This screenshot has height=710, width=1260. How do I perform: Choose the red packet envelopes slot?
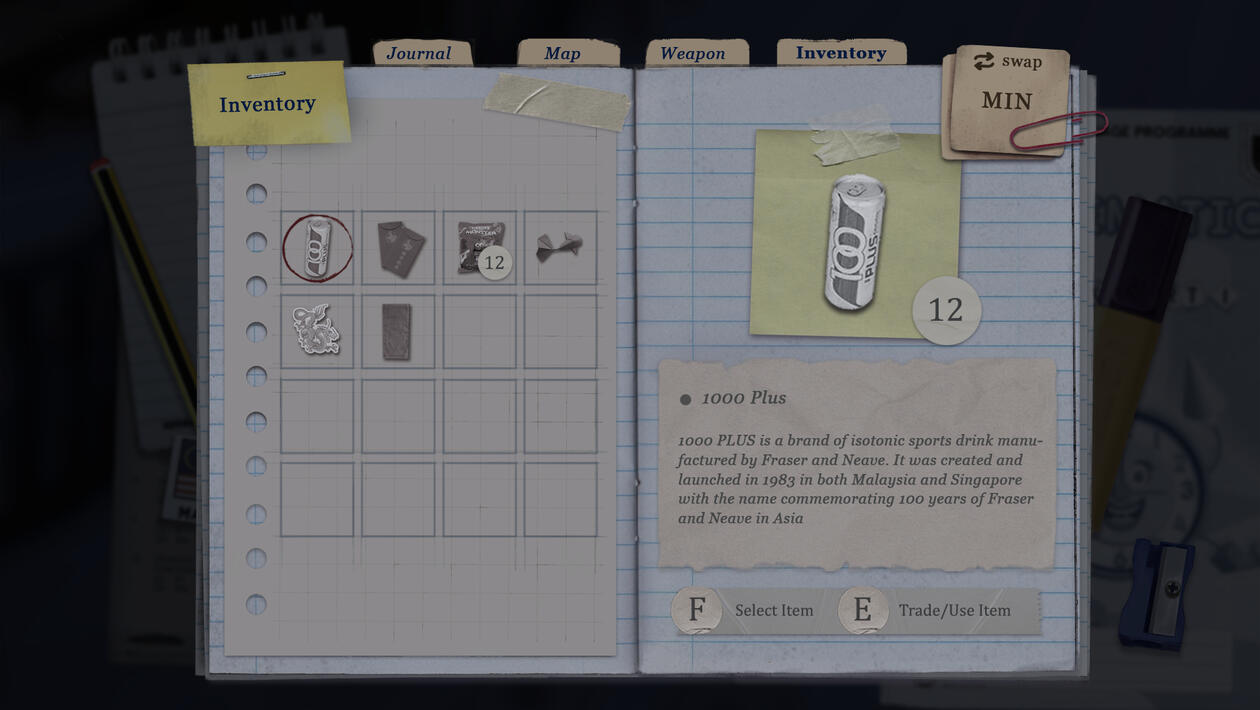pos(399,248)
